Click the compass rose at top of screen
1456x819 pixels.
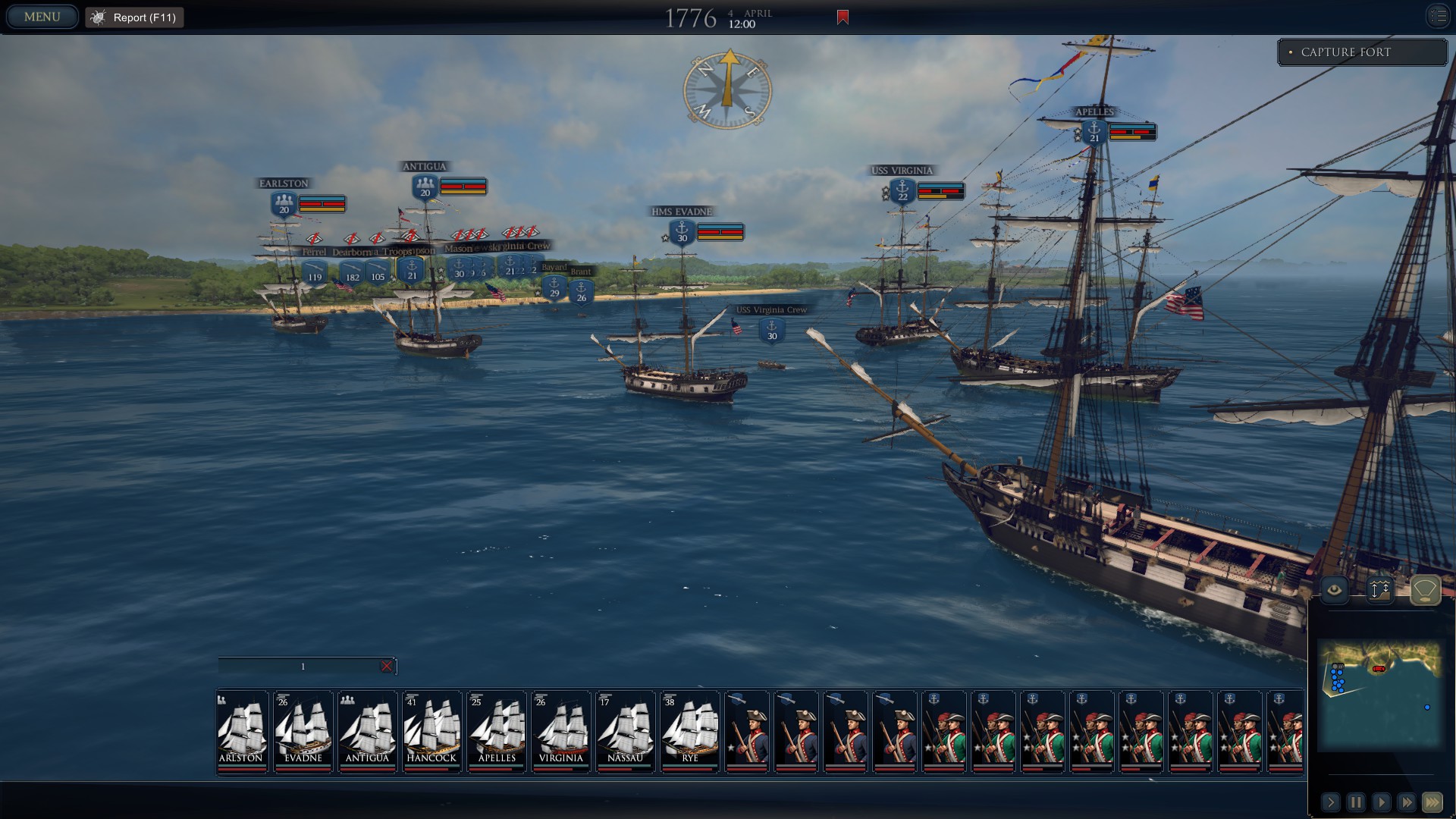click(729, 89)
